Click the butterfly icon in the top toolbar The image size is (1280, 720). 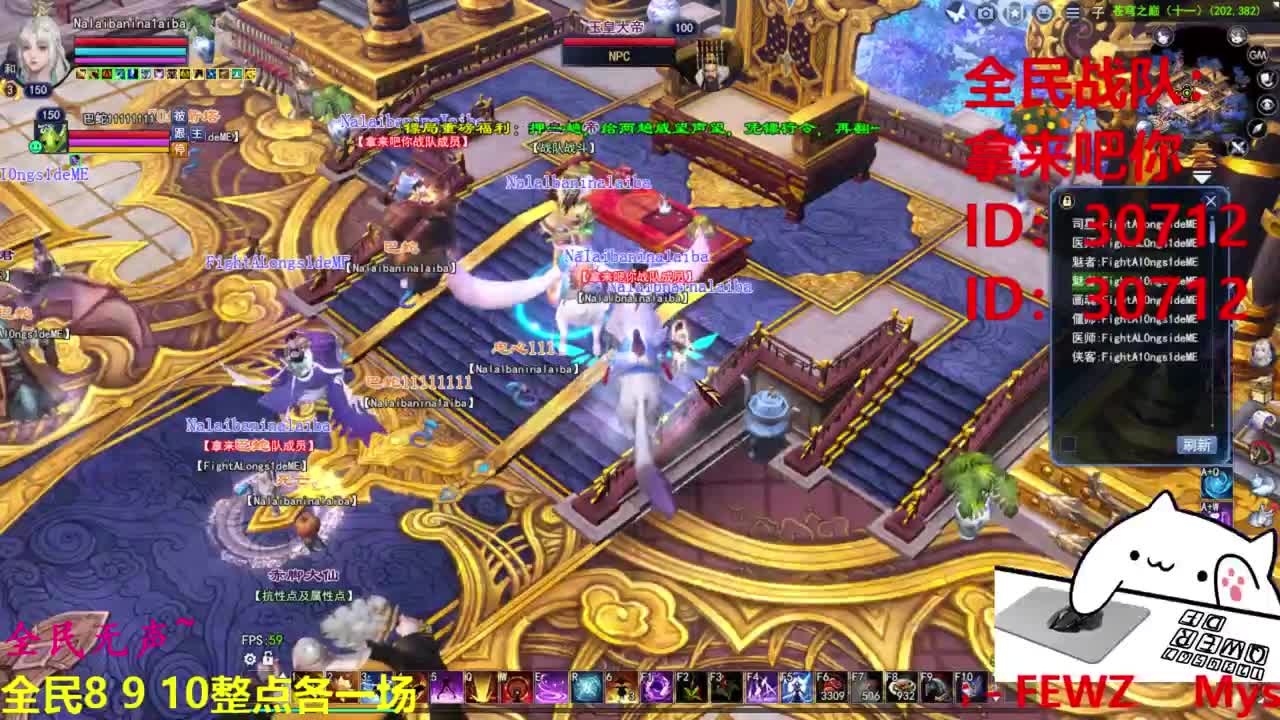pos(956,12)
